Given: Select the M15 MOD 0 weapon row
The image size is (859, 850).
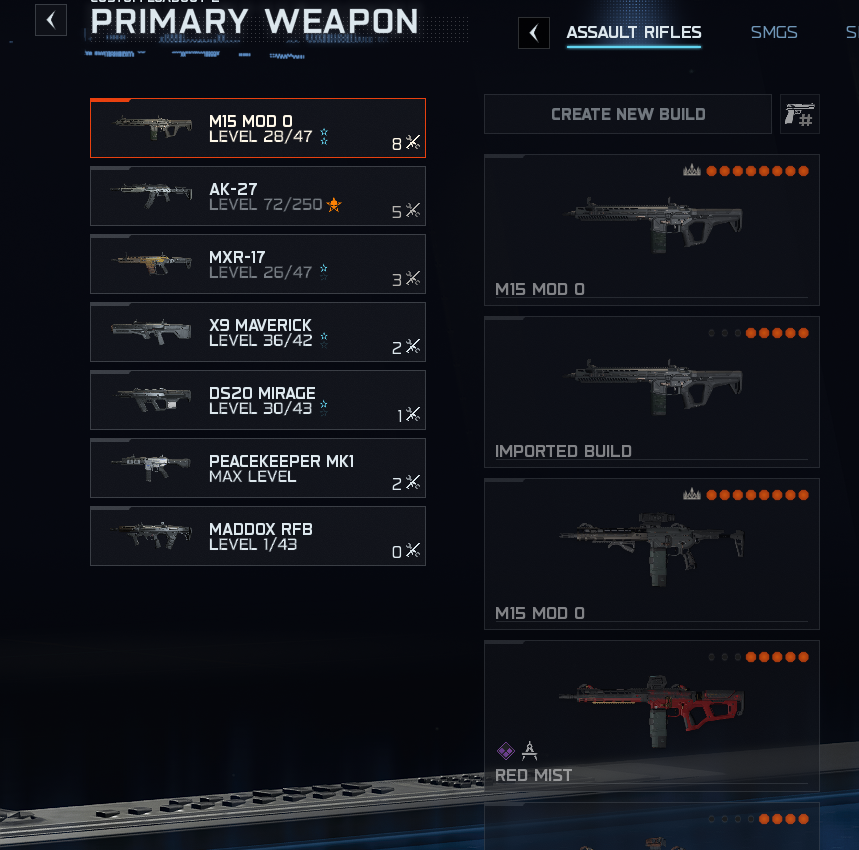Looking at the screenshot, I should (258, 128).
